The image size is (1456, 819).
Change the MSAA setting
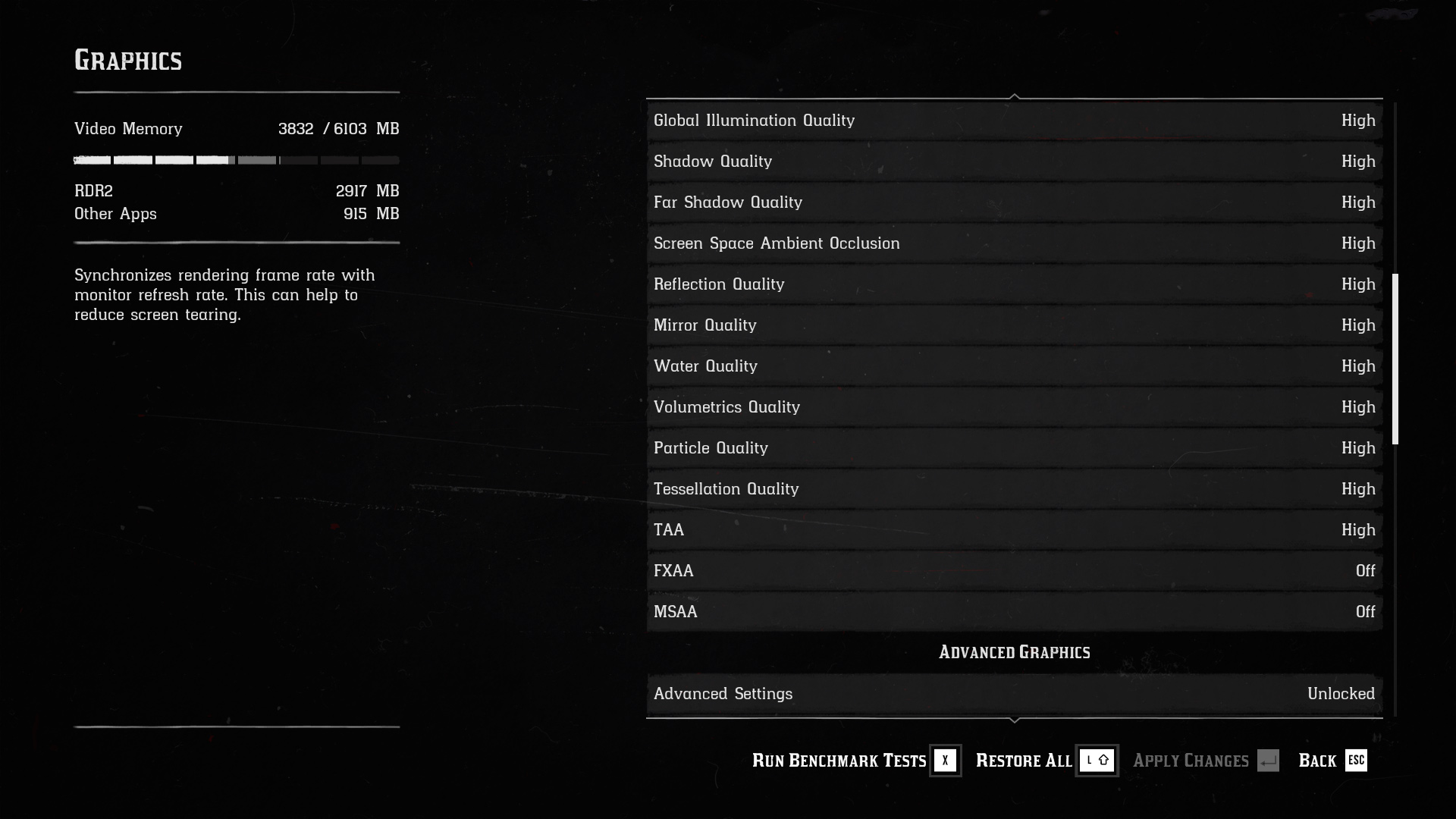(1014, 612)
